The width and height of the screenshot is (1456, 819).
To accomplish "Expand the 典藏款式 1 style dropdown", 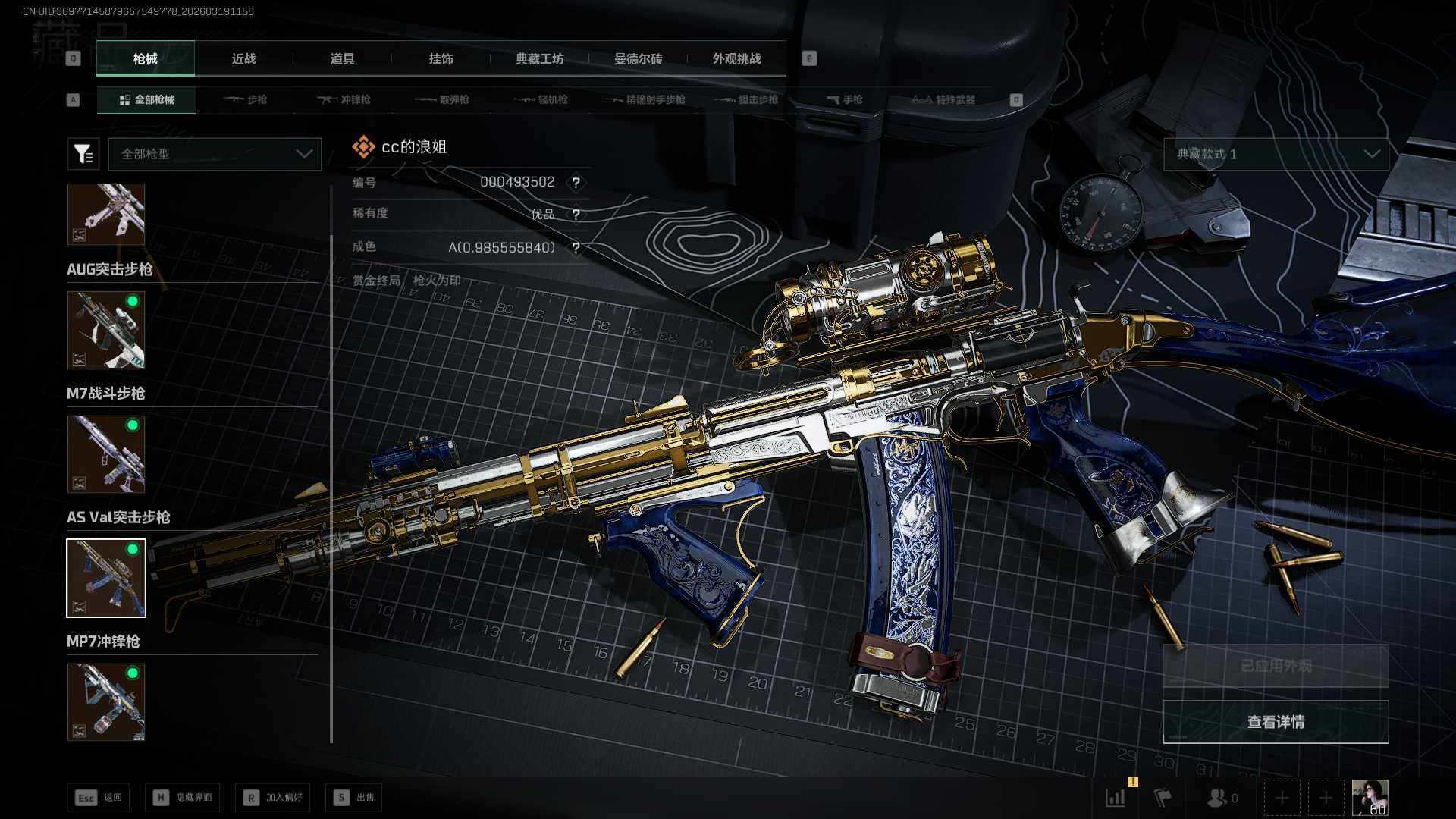I will [x=1276, y=154].
